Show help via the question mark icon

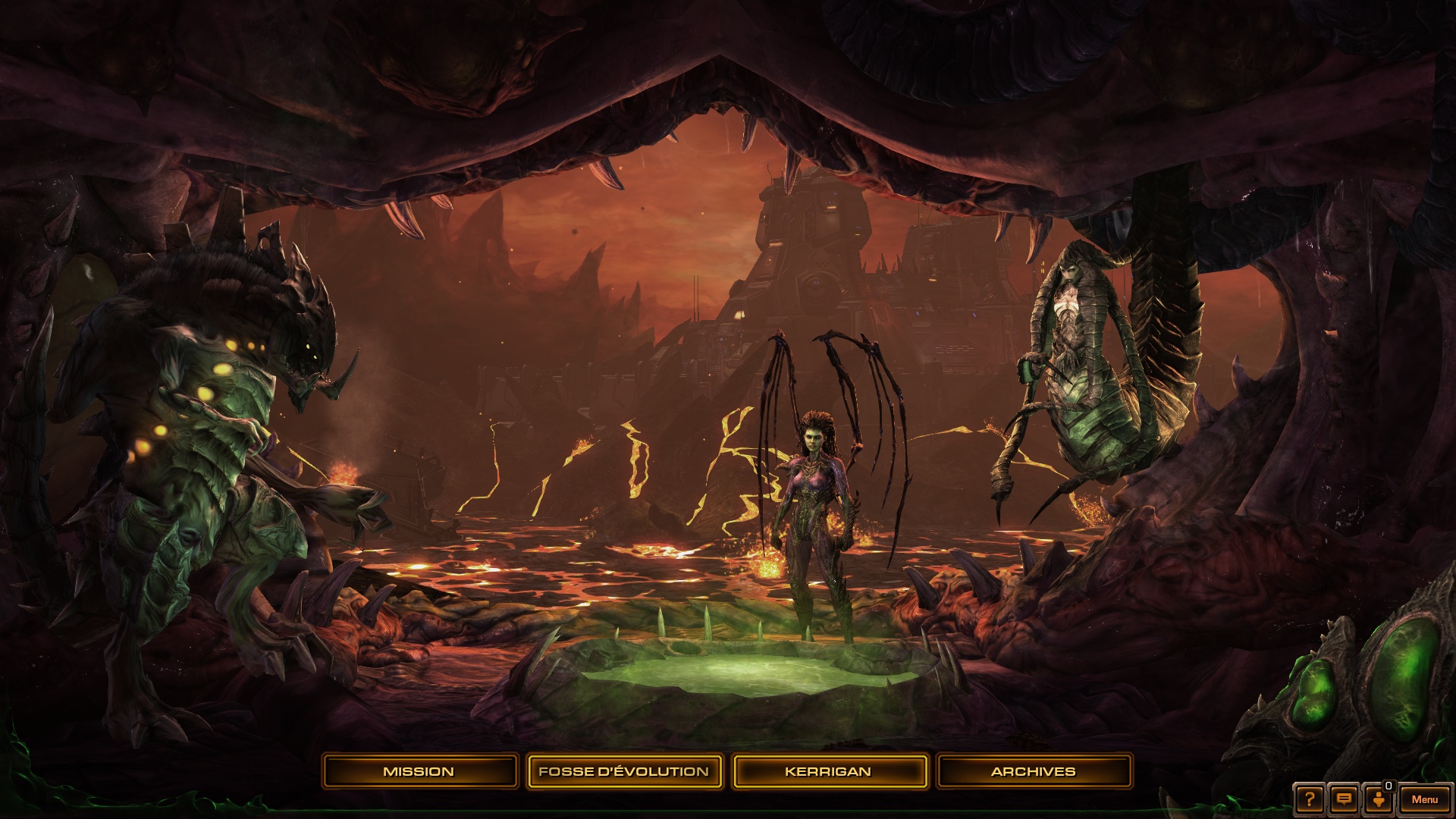pos(1310,799)
